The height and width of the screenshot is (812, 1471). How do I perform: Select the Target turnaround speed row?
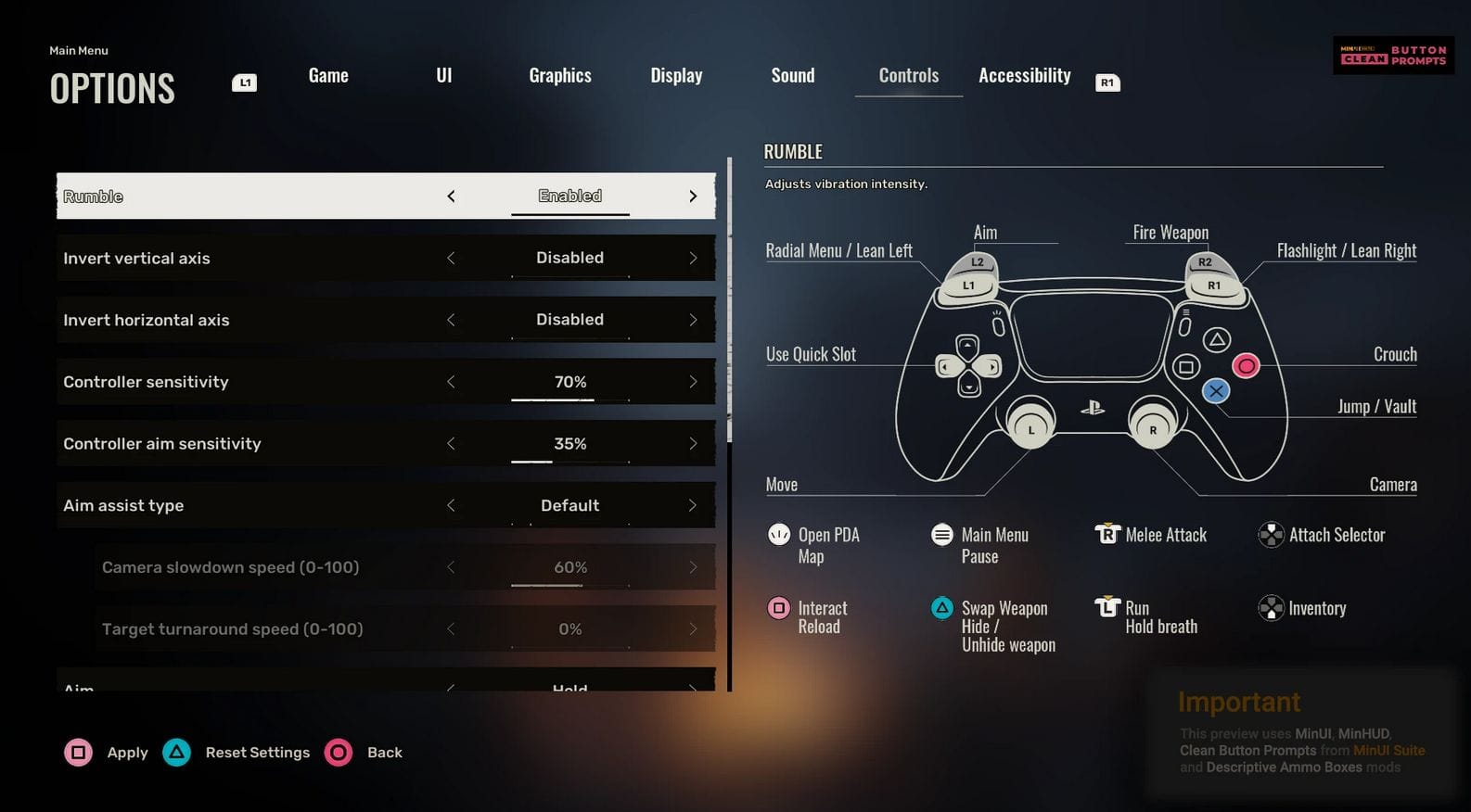pyautogui.click(x=232, y=629)
